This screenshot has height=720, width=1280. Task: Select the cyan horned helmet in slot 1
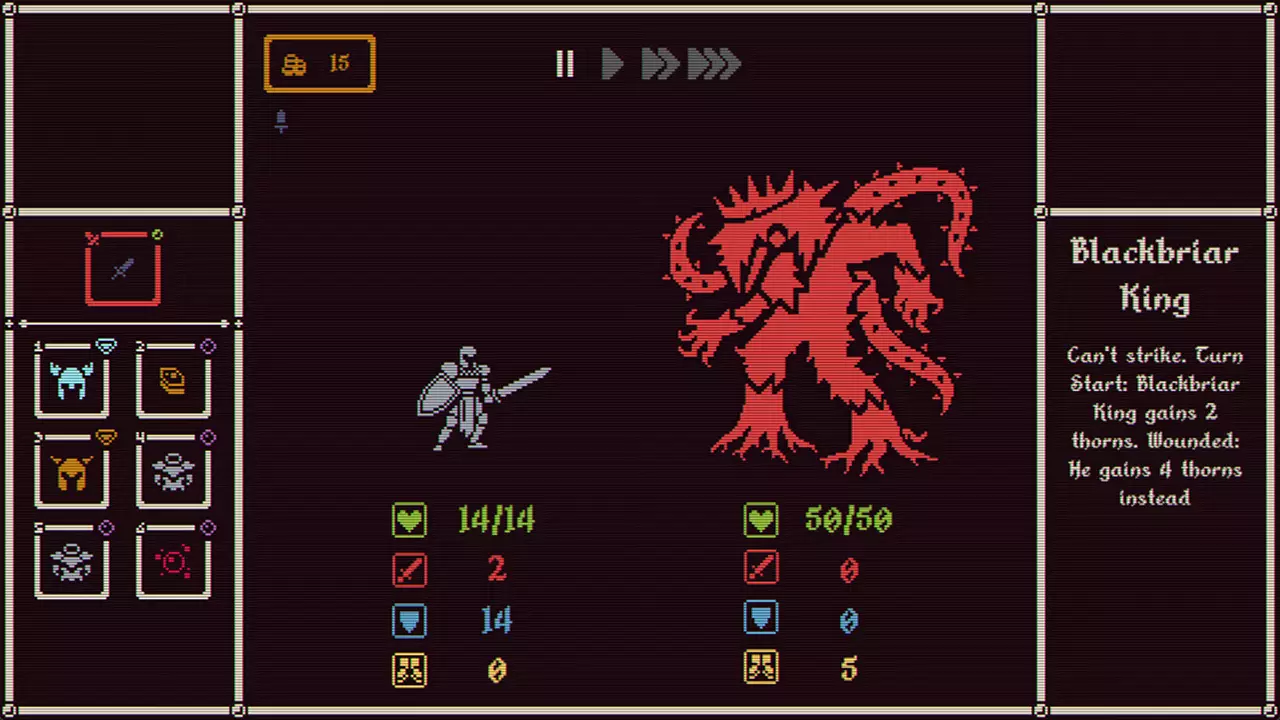coord(72,382)
